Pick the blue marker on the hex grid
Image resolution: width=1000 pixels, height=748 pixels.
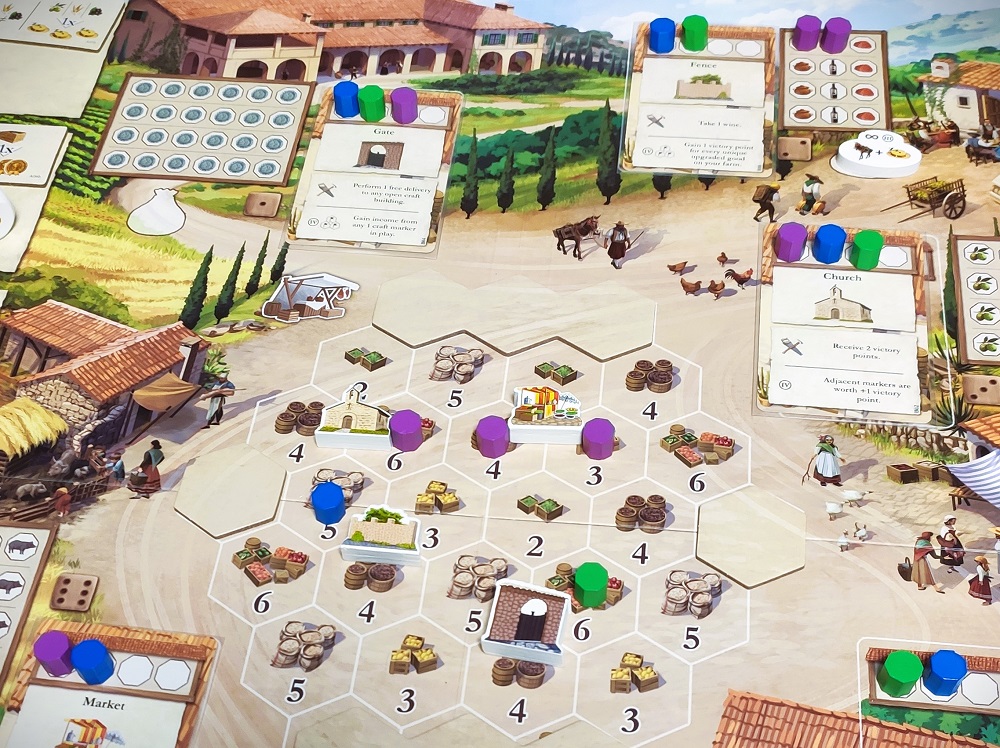328,502
